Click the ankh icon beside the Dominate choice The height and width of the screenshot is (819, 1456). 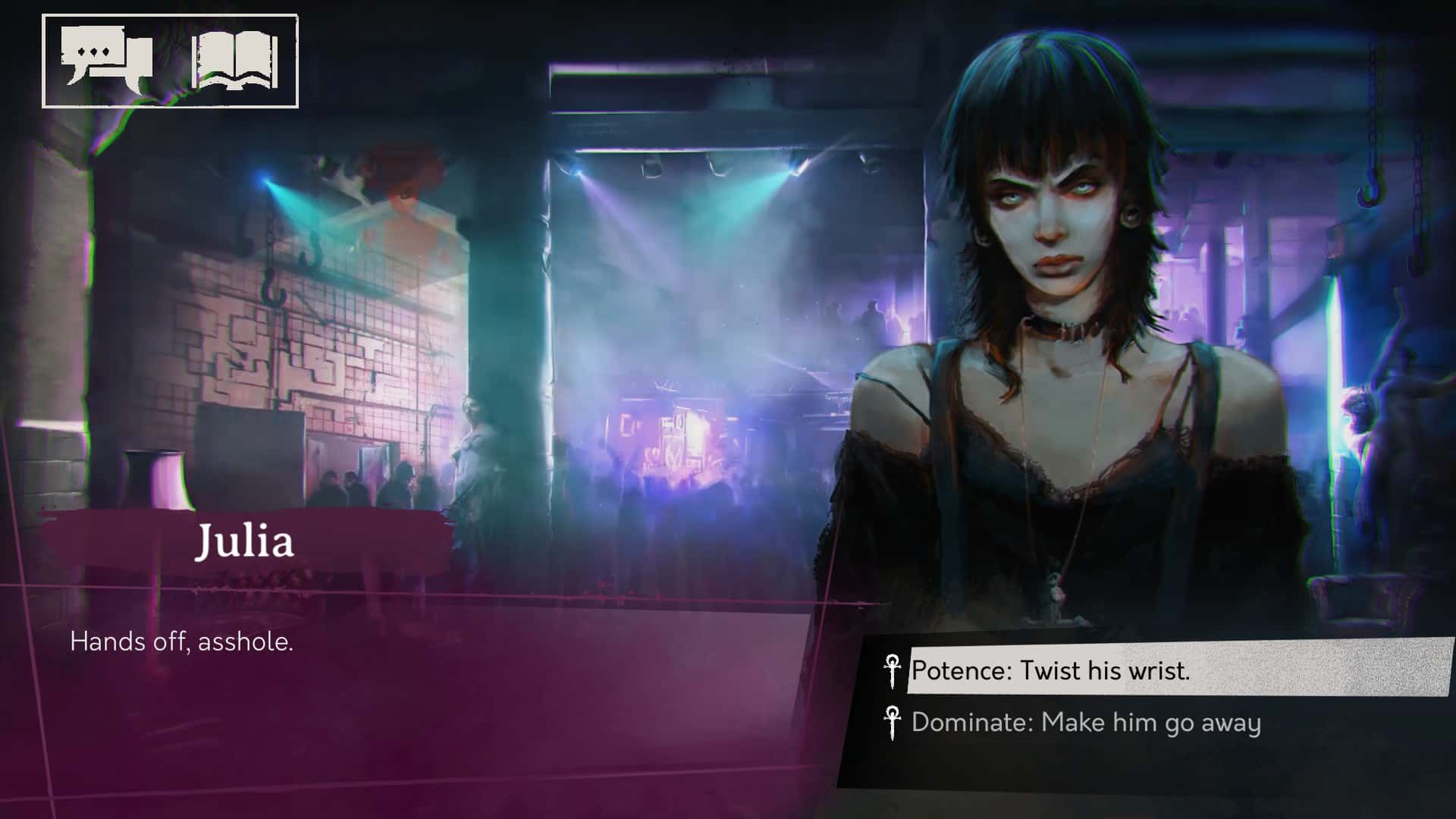pos(894,722)
